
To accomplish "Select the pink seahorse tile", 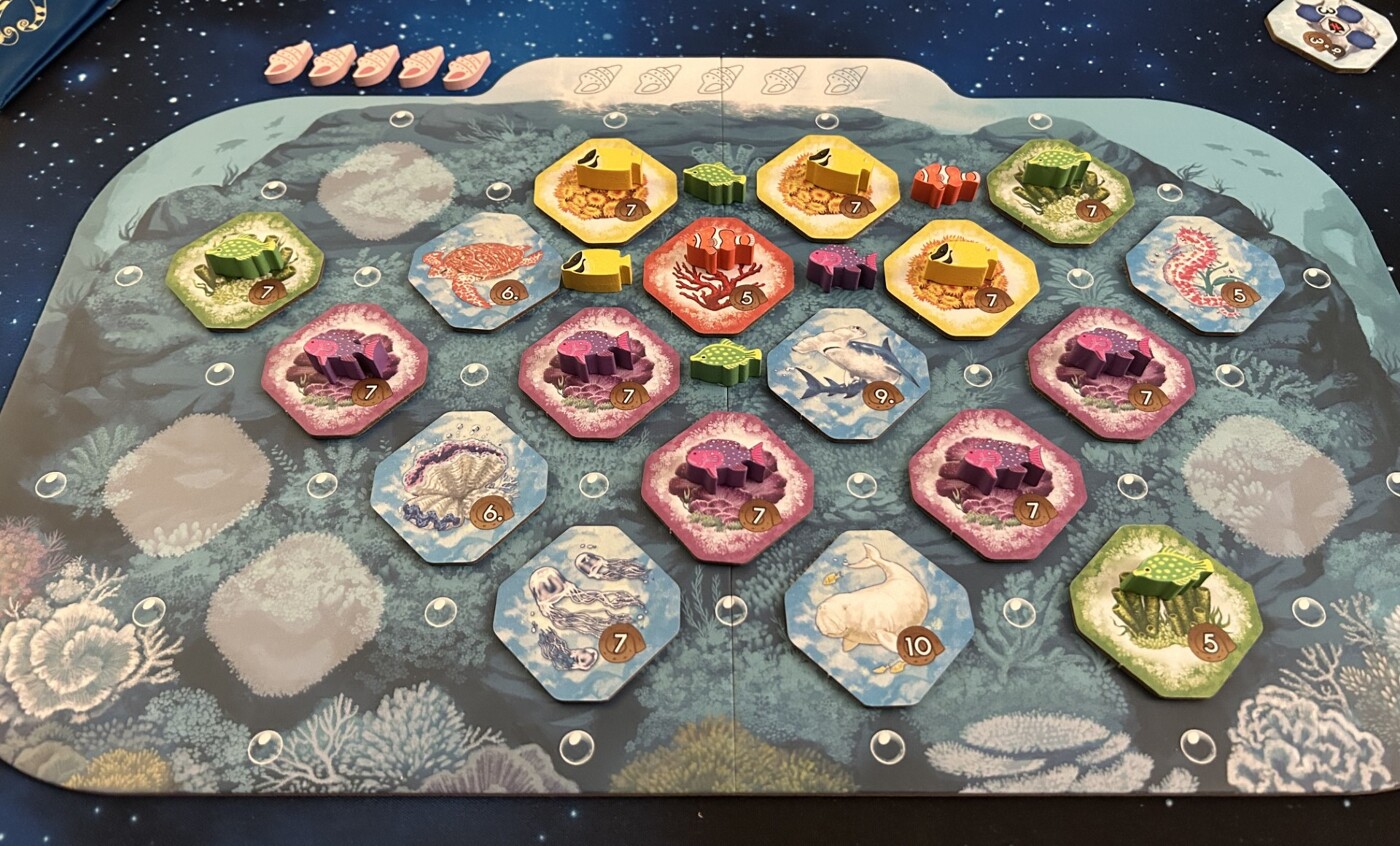I will [1203, 273].
